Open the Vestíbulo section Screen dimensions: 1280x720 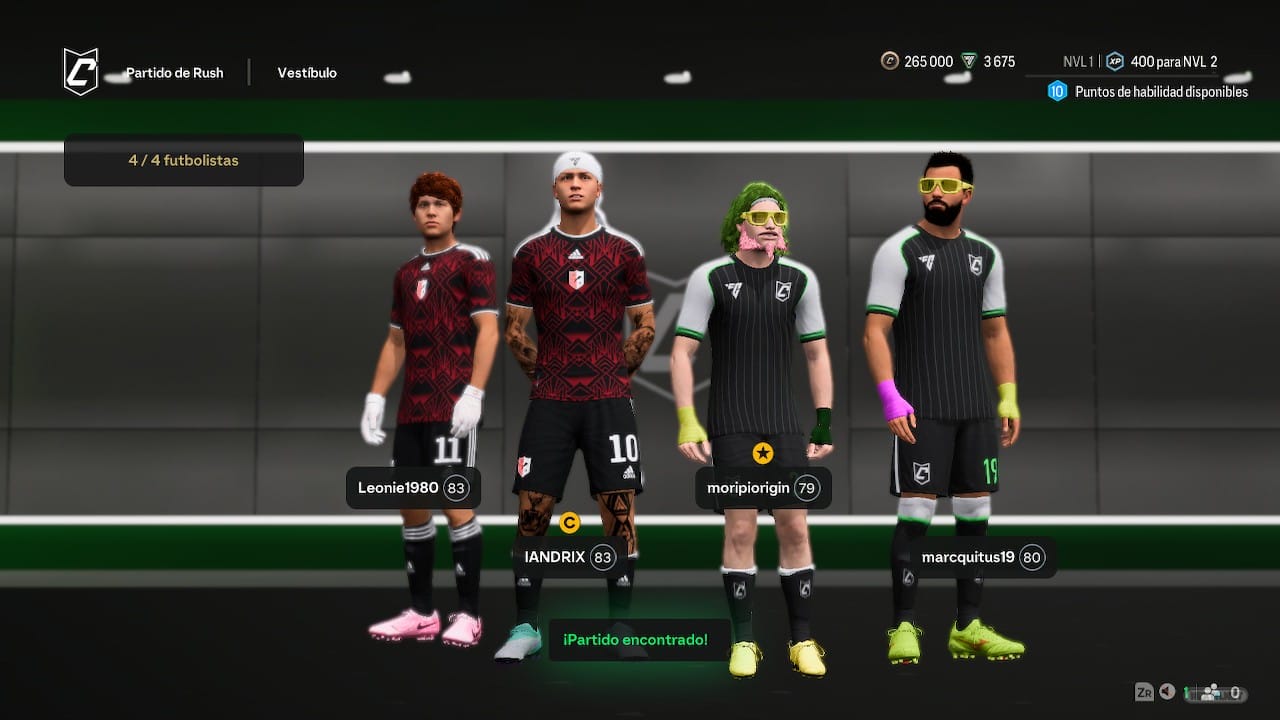(307, 73)
